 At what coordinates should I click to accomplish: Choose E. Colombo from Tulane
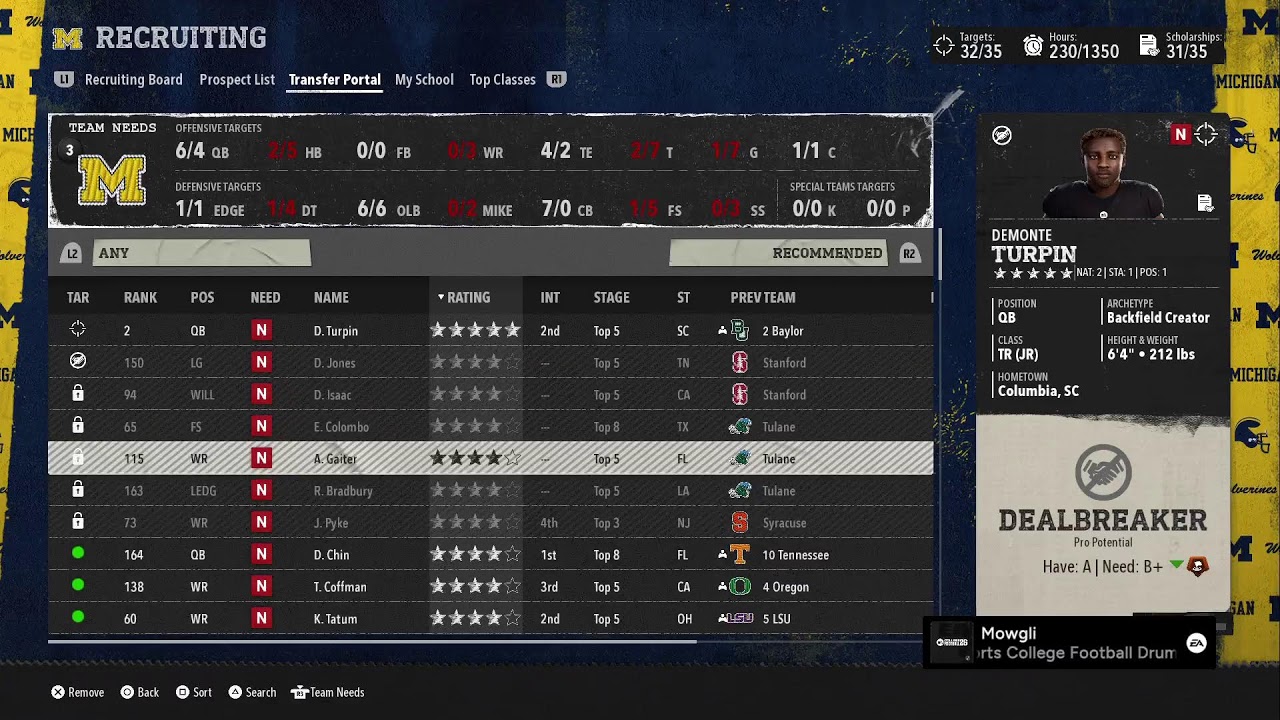point(341,427)
